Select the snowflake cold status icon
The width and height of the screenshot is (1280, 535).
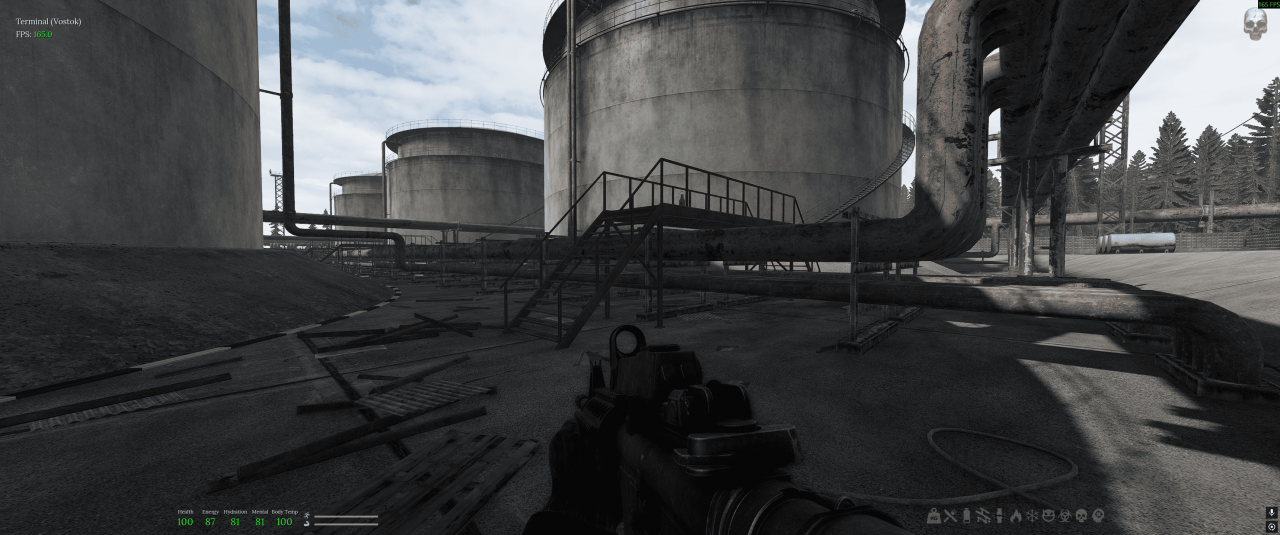click(1032, 516)
